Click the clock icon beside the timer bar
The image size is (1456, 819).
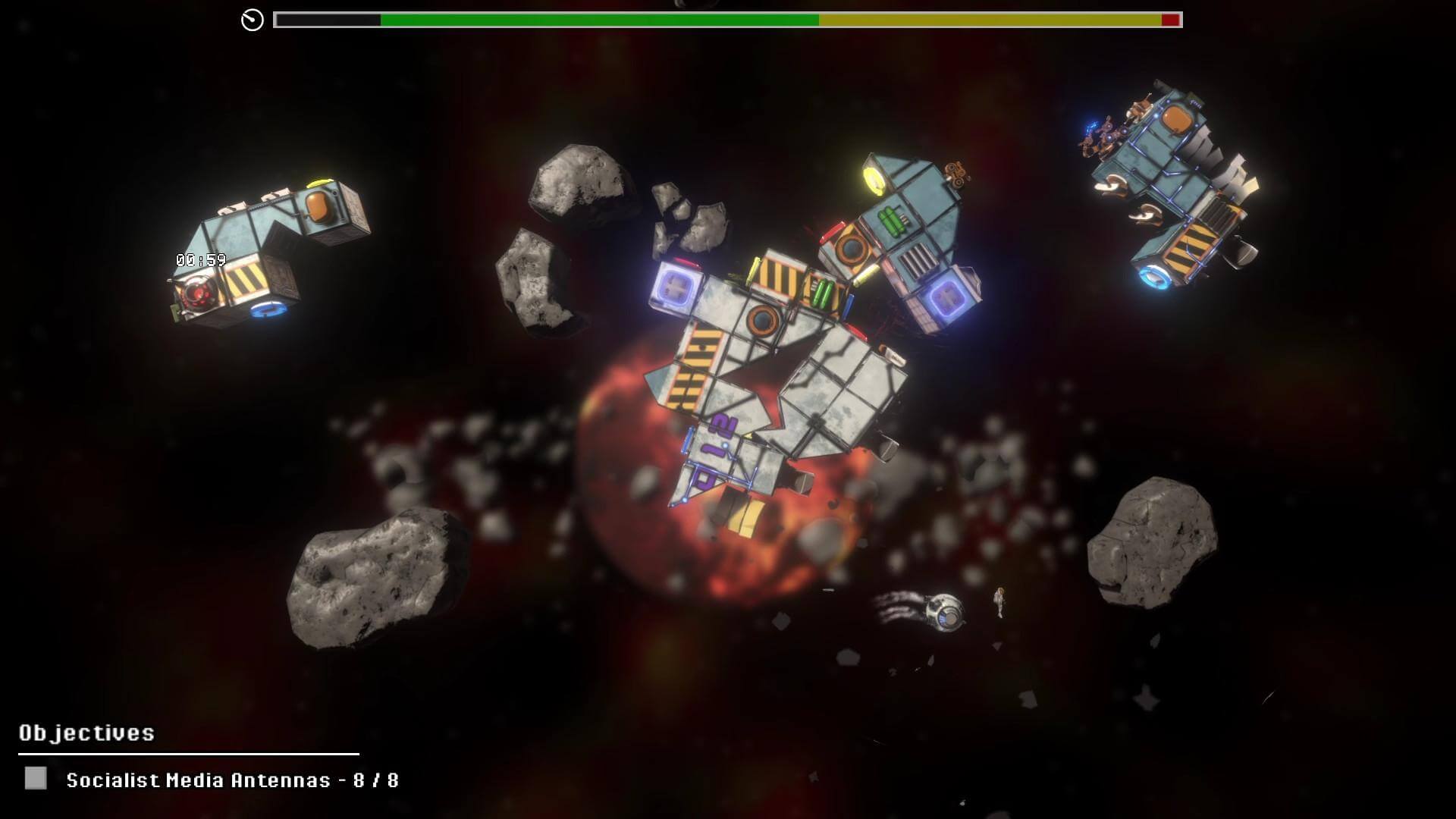click(253, 20)
